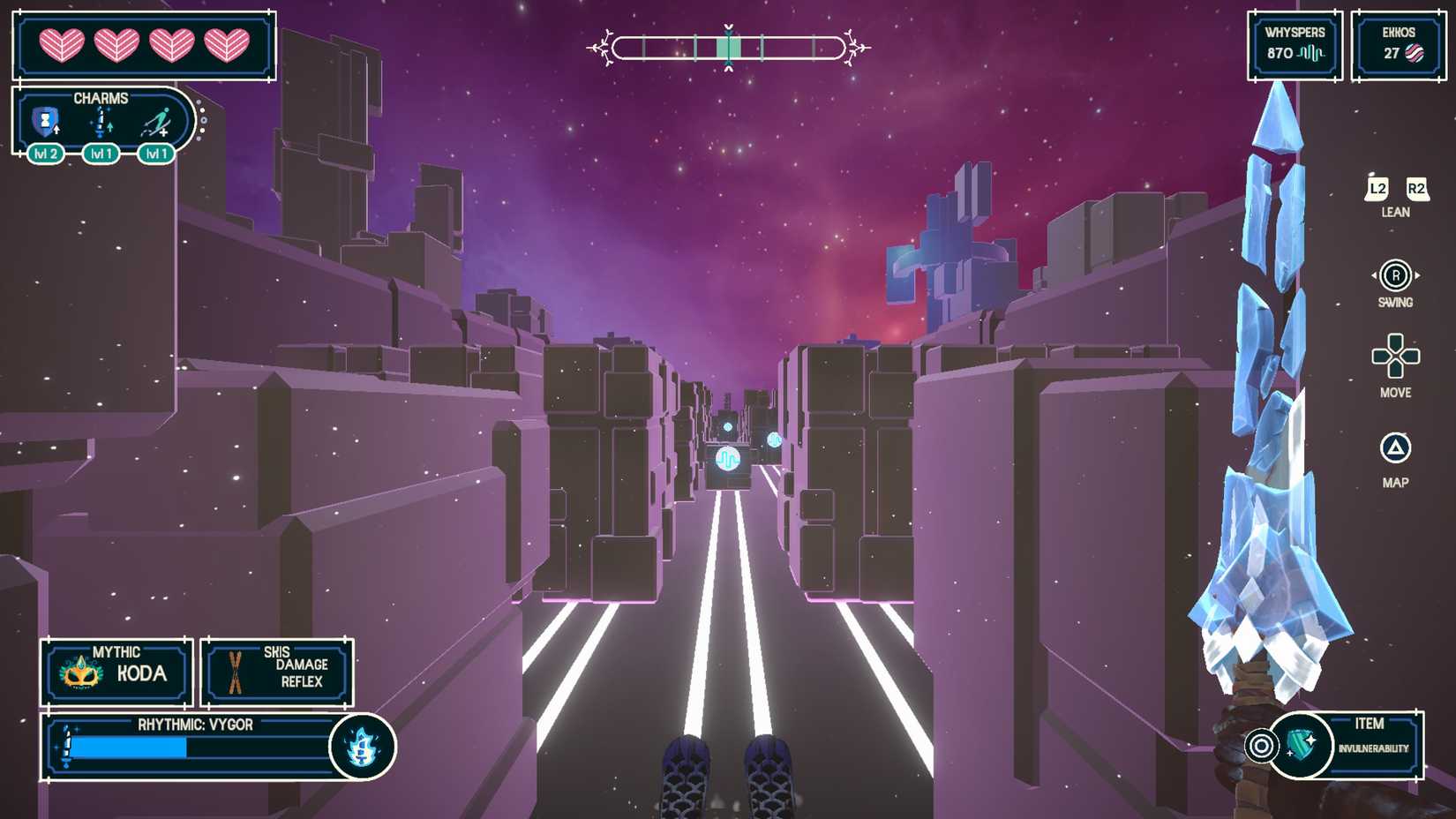The width and height of the screenshot is (1456, 819).
Task: Toggle the R stick Swing control
Action: tap(1395, 274)
